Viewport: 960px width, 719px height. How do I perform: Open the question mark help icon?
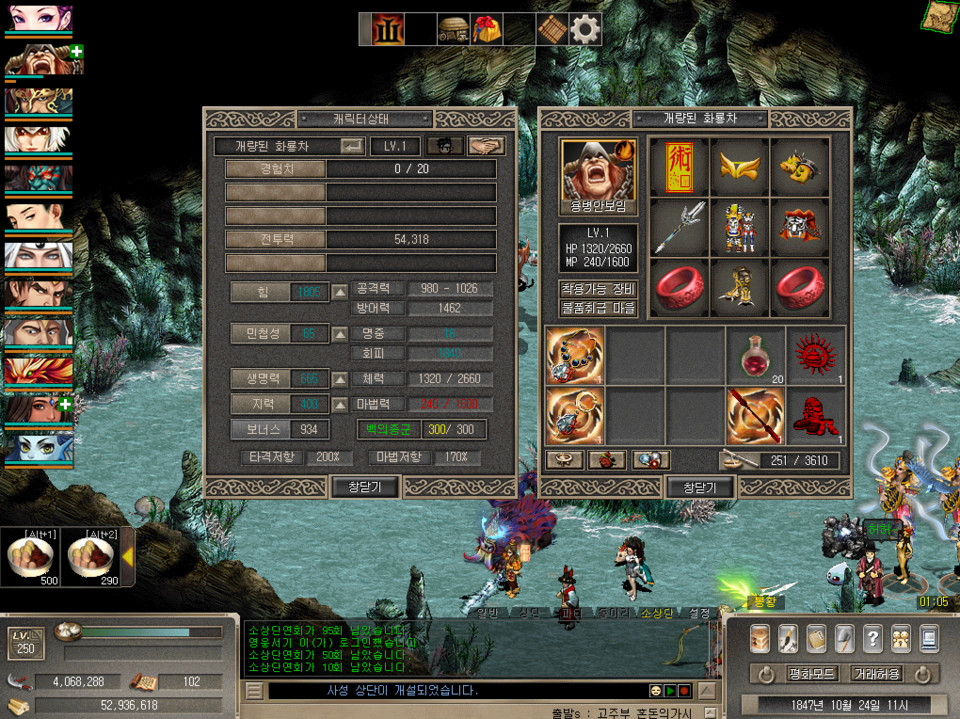pos(872,637)
